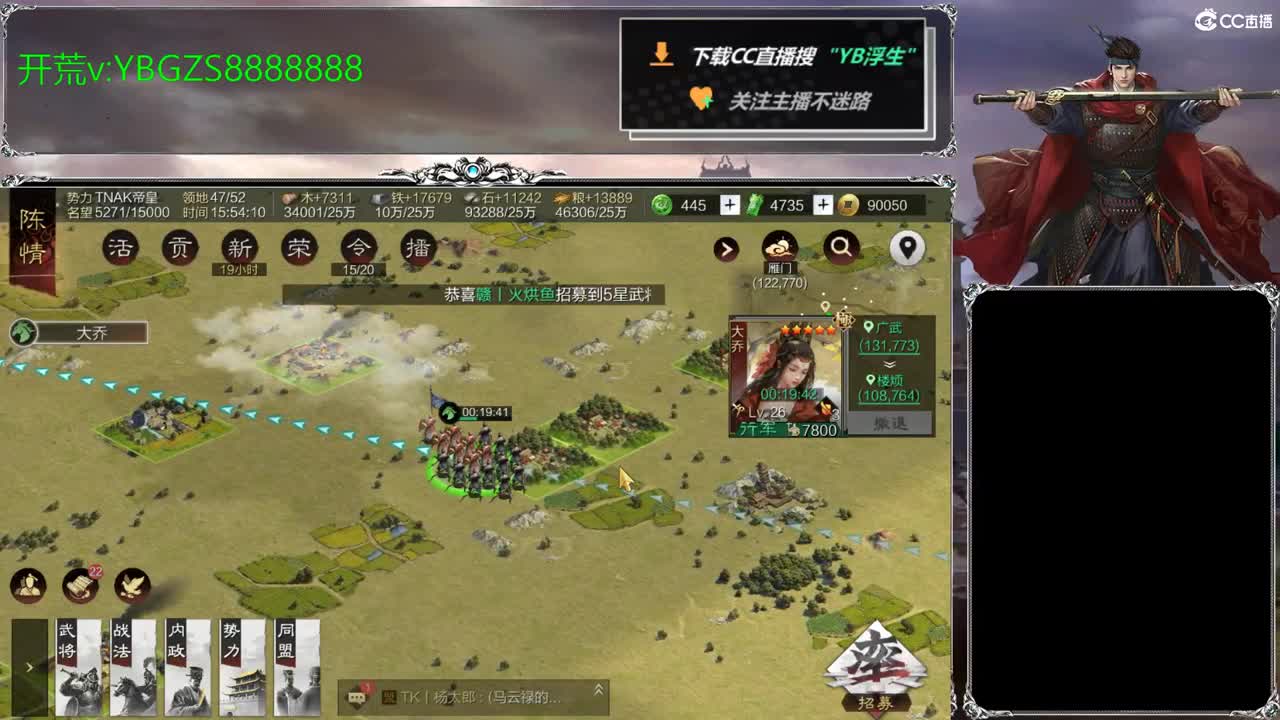The image size is (1280, 720).
Task: Open the 雁门 minimap city icon
Action: point(778,246)
